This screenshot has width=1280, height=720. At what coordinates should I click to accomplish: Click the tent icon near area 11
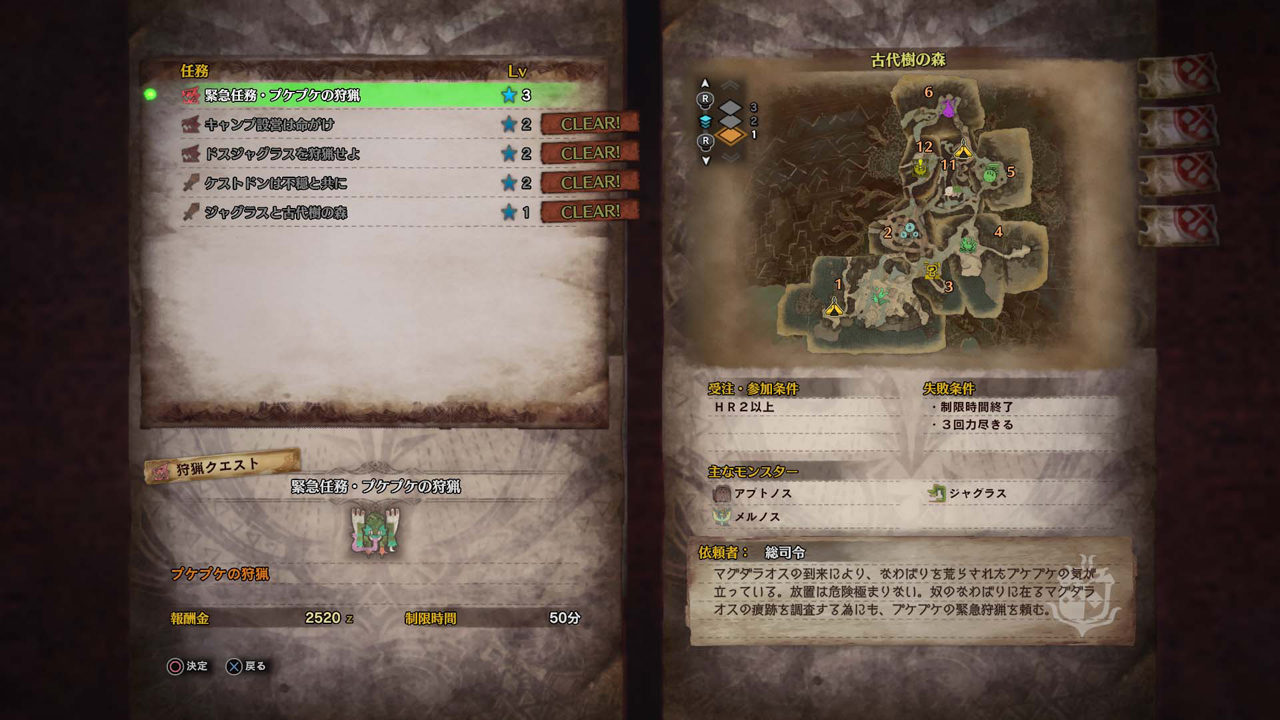(x=963, y=150)
